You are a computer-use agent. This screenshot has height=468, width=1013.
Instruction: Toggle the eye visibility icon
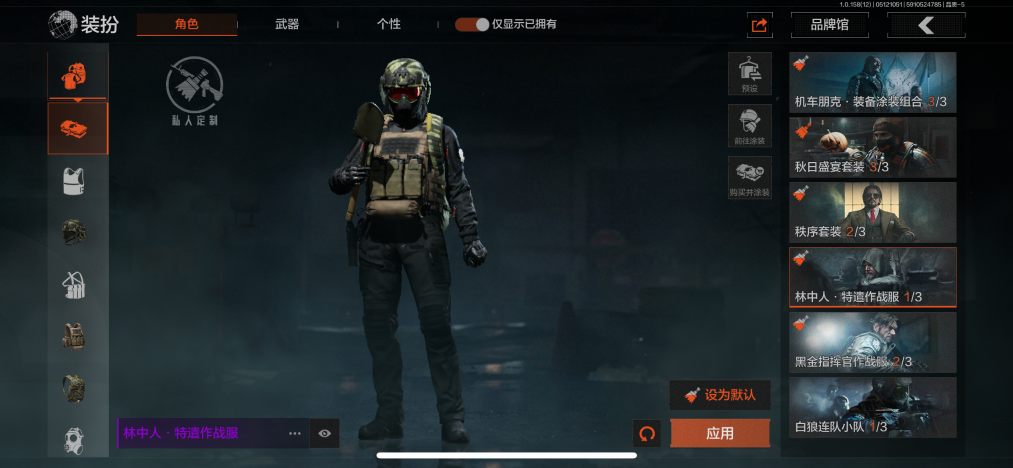coord(325,433)
